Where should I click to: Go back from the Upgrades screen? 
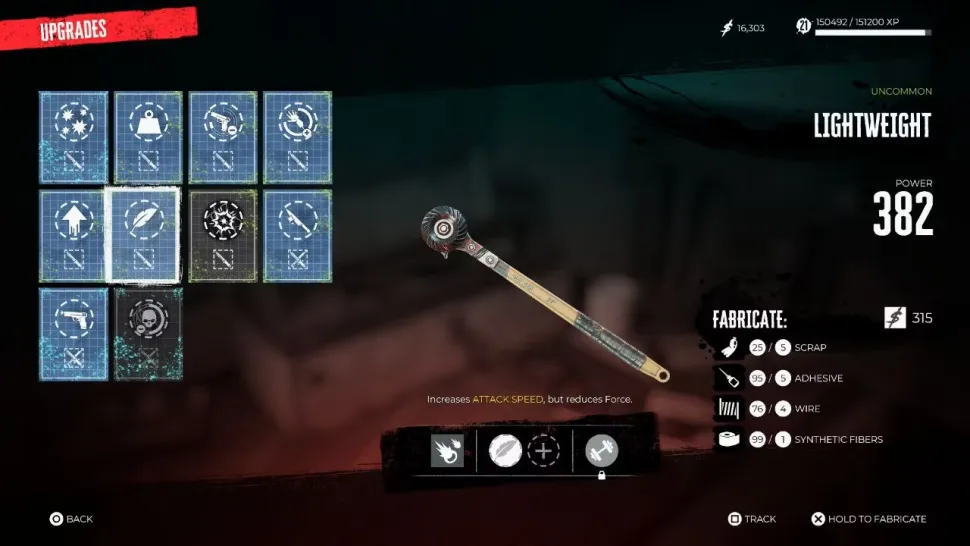pyautogui.click(x=72, y=519)
